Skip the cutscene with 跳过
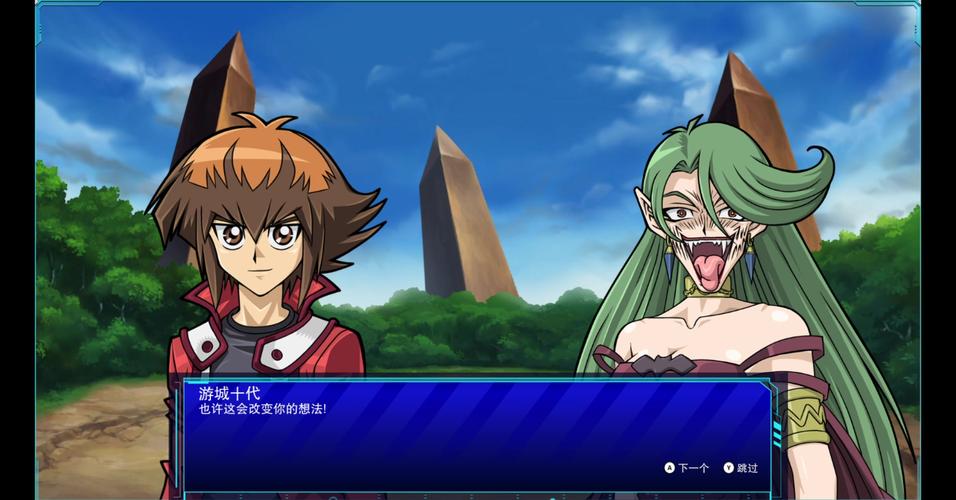This screenshot has height=500, width=956. [x=741, y=468]
